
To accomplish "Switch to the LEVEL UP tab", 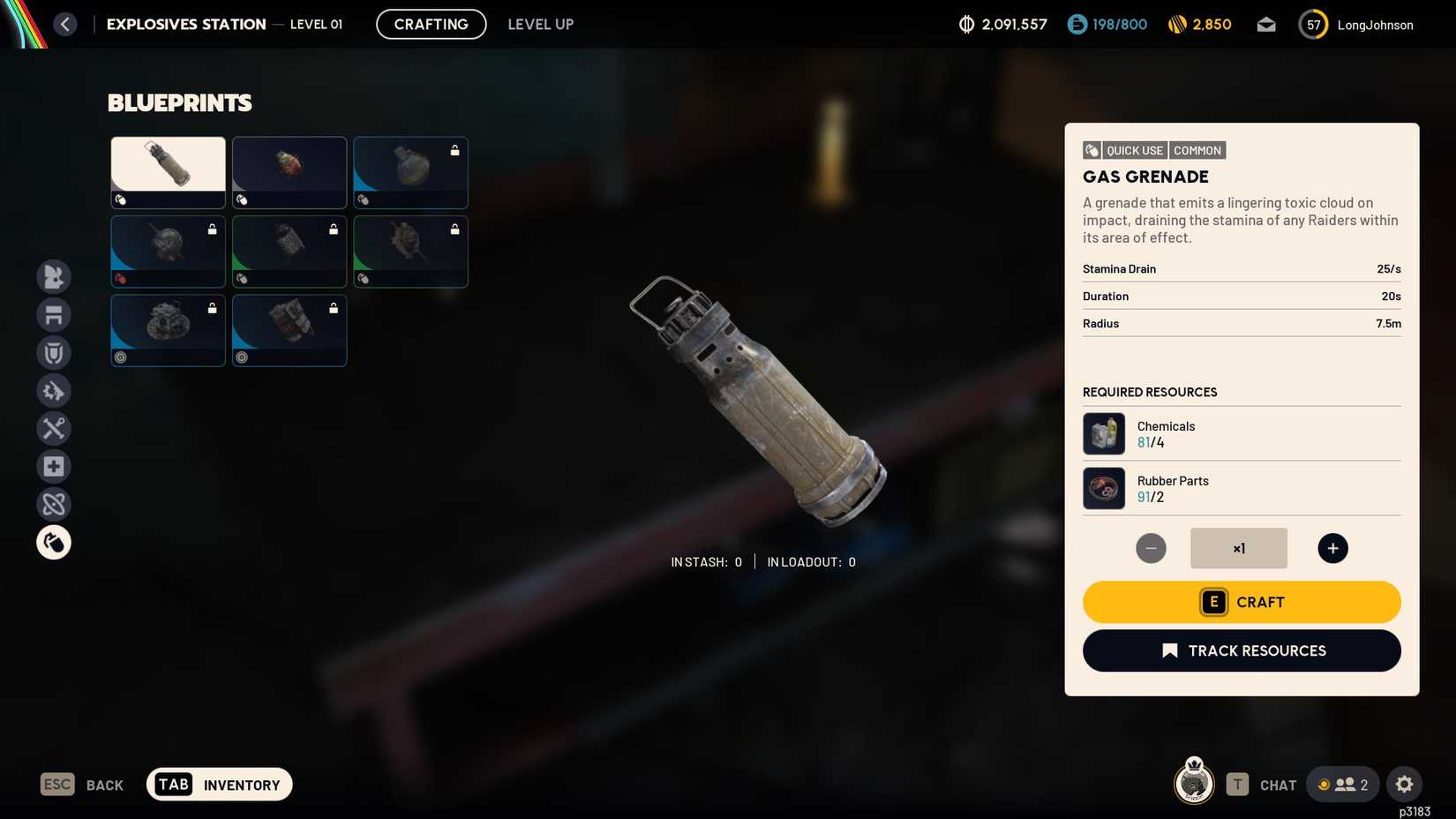I will click(540, 24).
